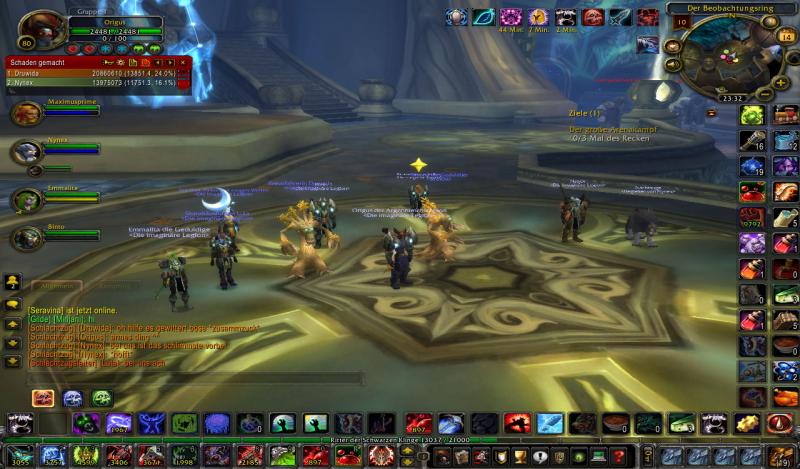
Task: Open the Allgemein chat tab
Action: 54,285
